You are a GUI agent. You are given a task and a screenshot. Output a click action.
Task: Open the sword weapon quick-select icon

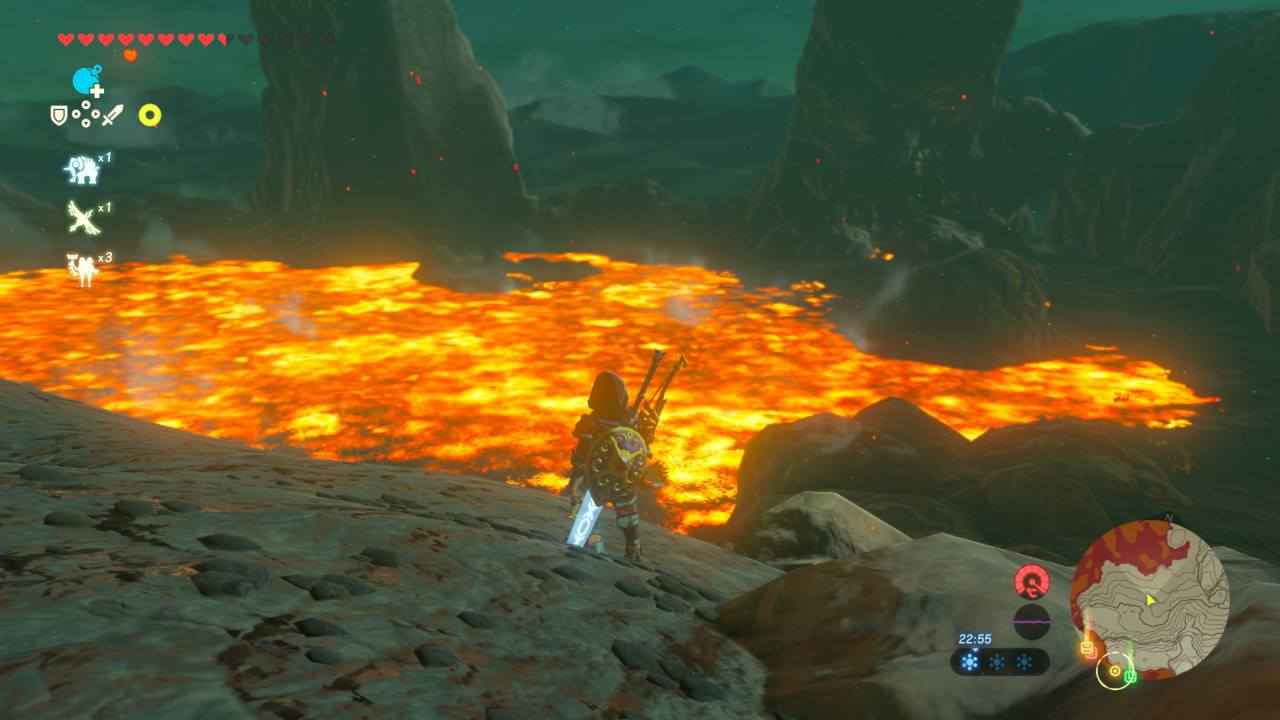(x=111, y=116)
